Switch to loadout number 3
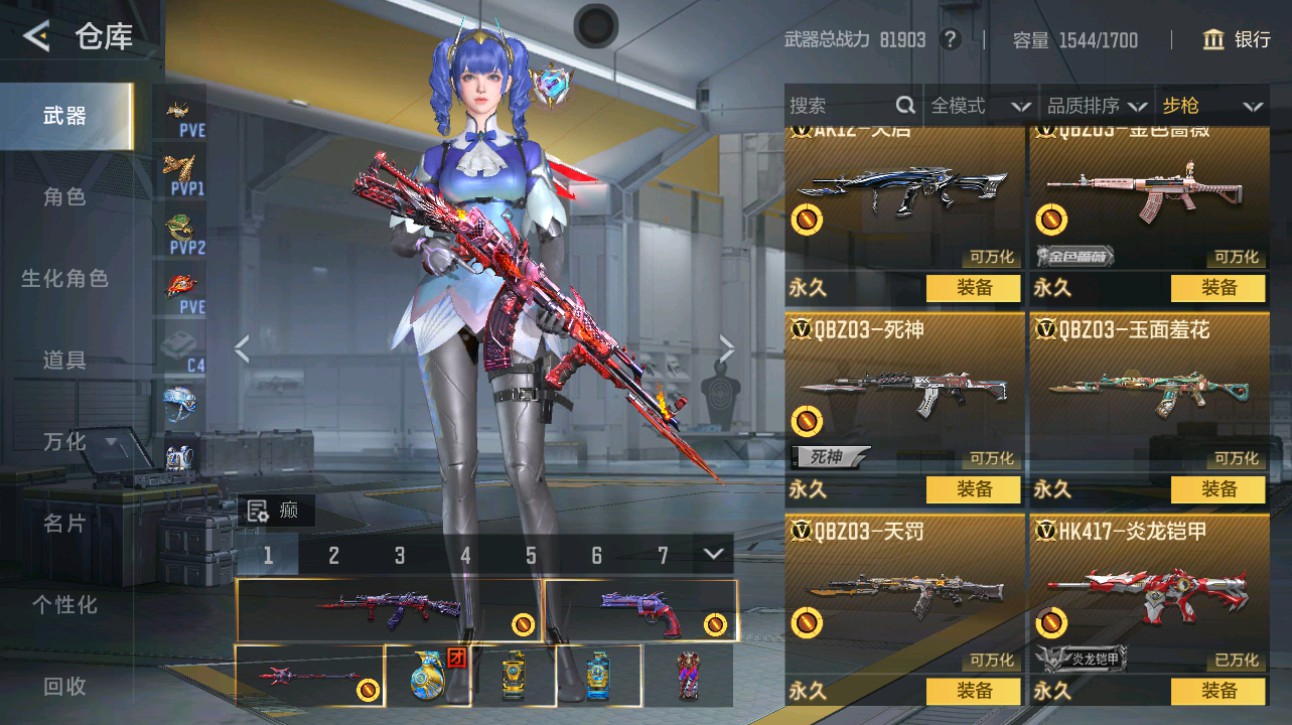1292x725 pixels. pyautogui.click(x=399, y=556)
